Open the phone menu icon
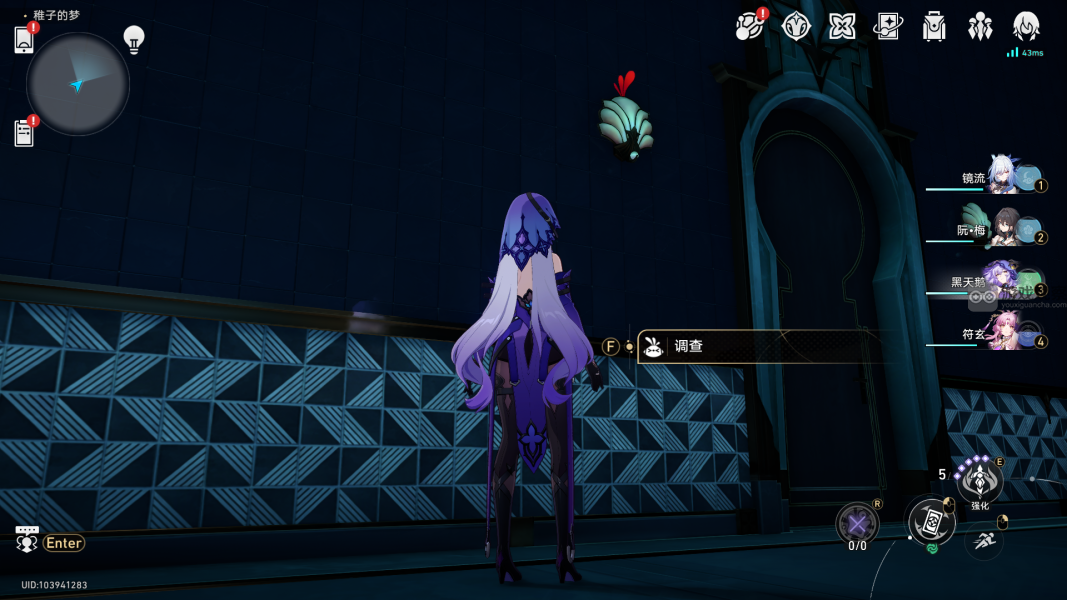Viewport: 1067px width, 600px height. click(25, 40)
